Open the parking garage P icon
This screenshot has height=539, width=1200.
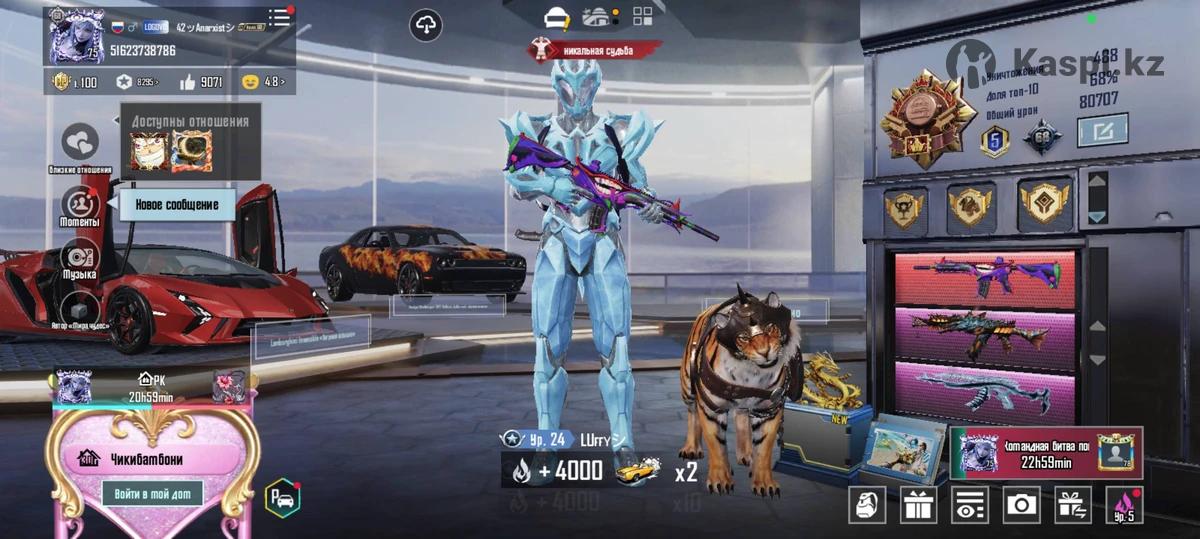282,498
